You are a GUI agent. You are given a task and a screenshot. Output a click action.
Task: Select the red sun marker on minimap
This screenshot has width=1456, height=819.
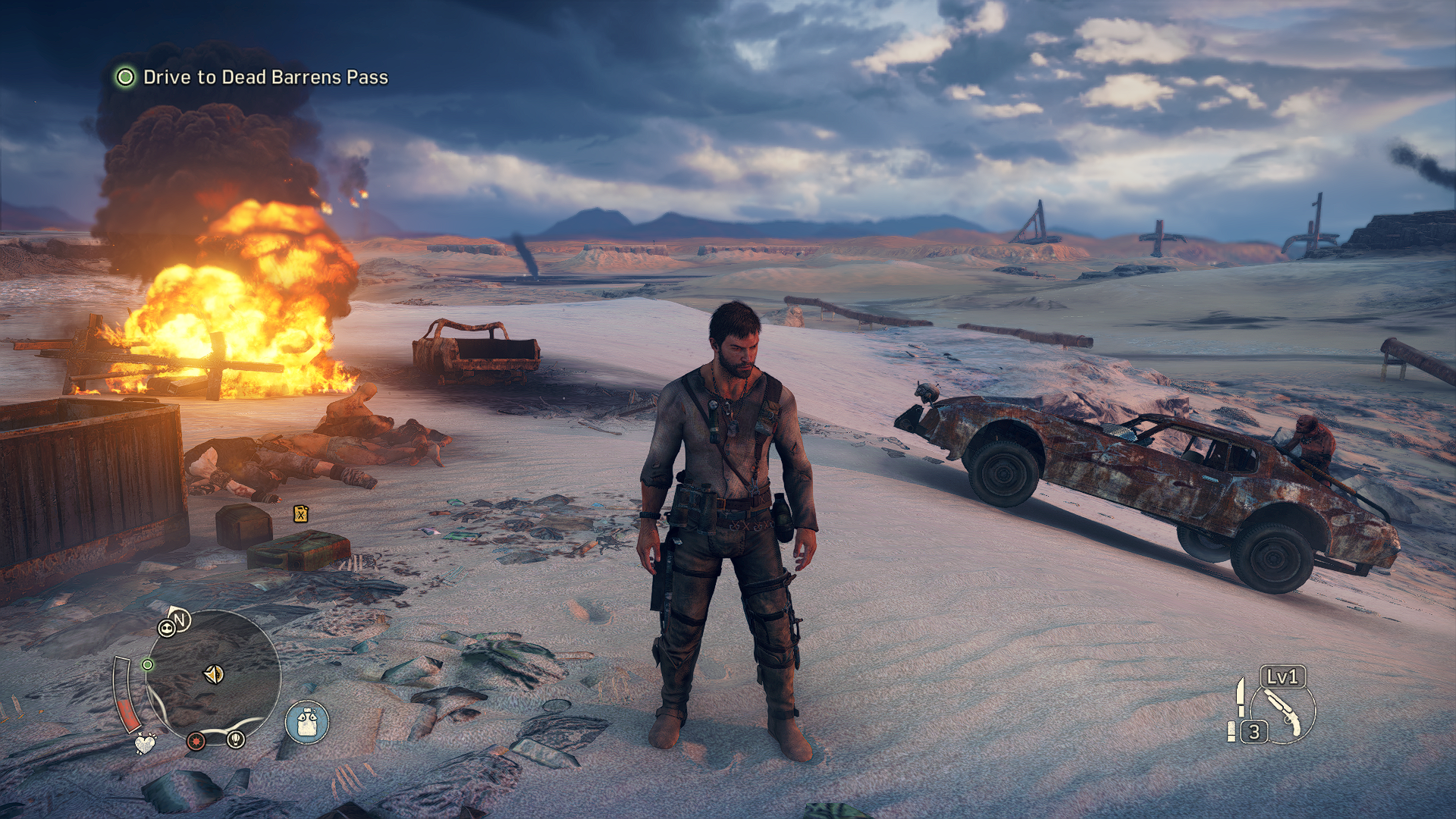[x=196, y=739]
